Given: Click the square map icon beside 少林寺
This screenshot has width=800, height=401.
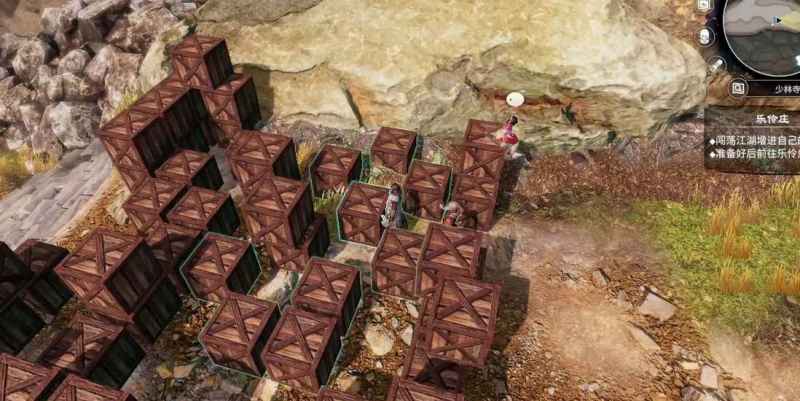Looking at the screenshot, I should (738, 88).
